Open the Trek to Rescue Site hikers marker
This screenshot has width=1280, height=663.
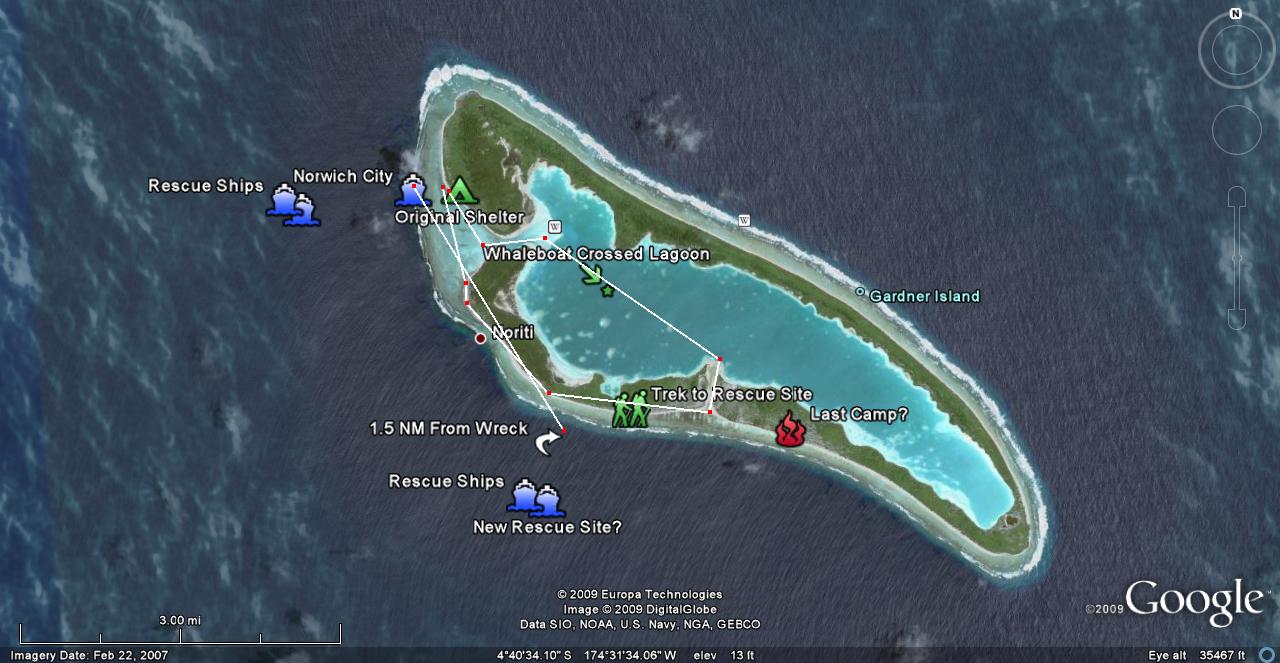[x=631, y=409]
